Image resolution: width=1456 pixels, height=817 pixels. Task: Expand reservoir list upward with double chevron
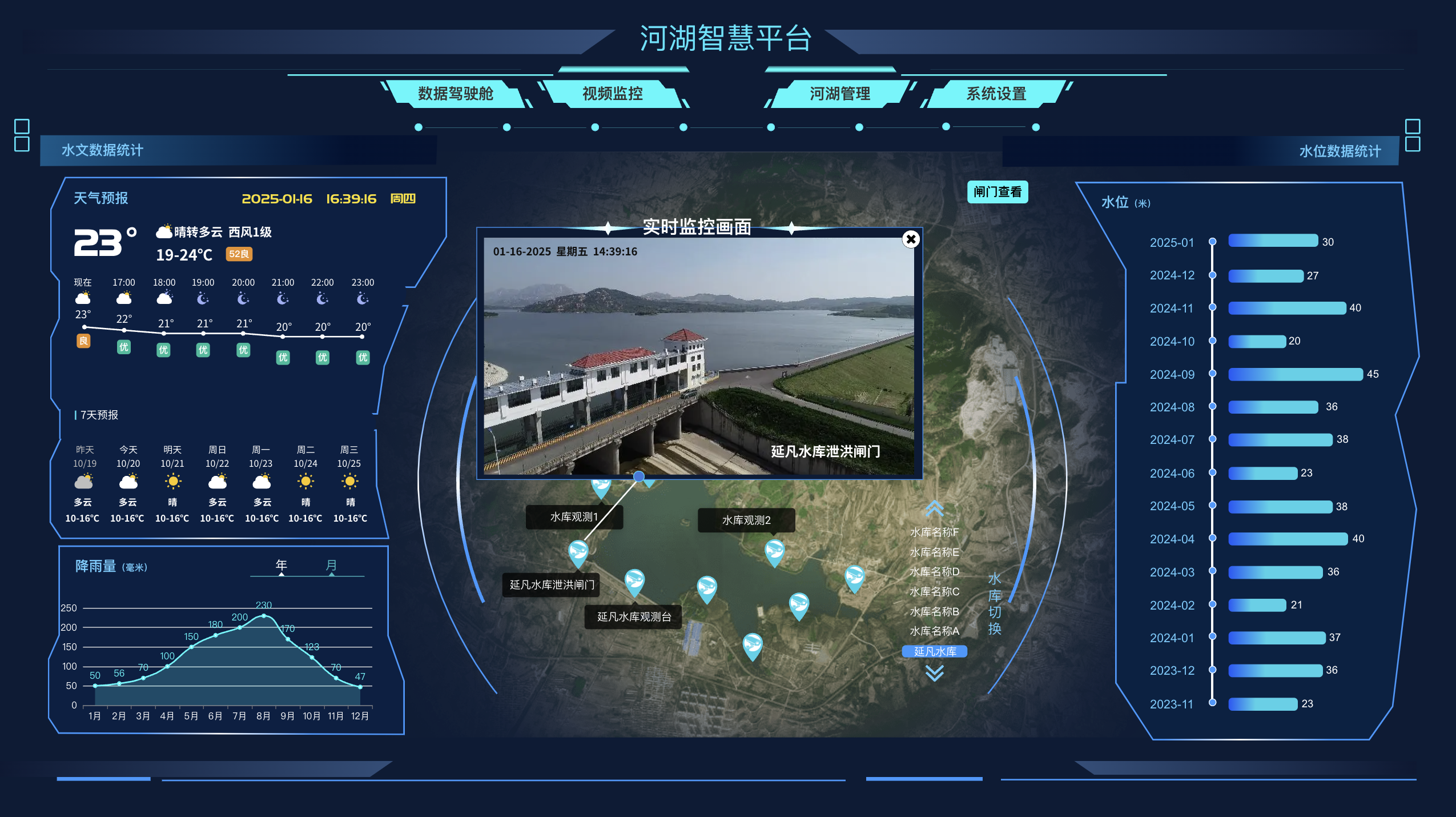click(935, 508)
